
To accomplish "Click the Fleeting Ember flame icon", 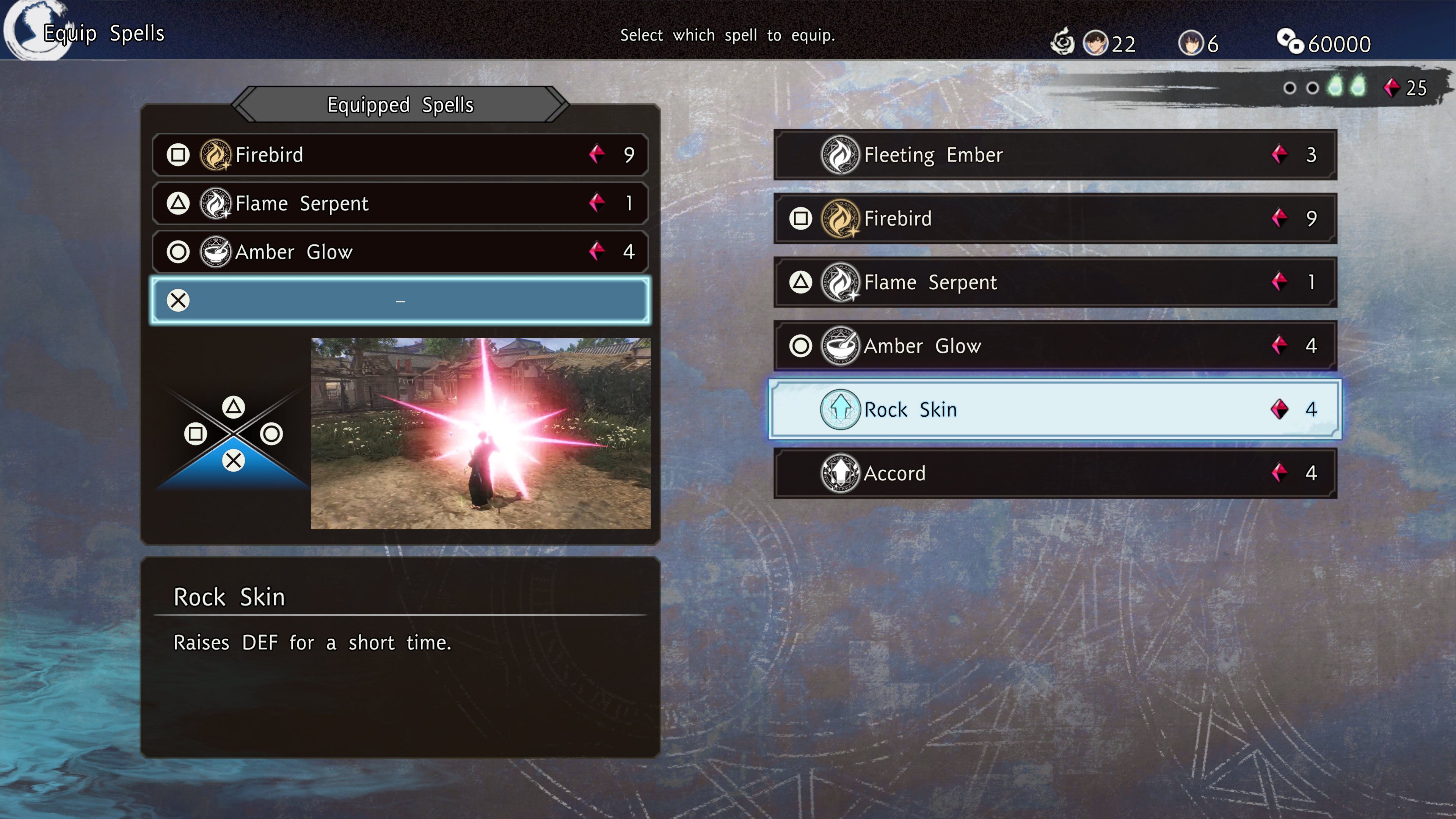I will click(840, 155).
